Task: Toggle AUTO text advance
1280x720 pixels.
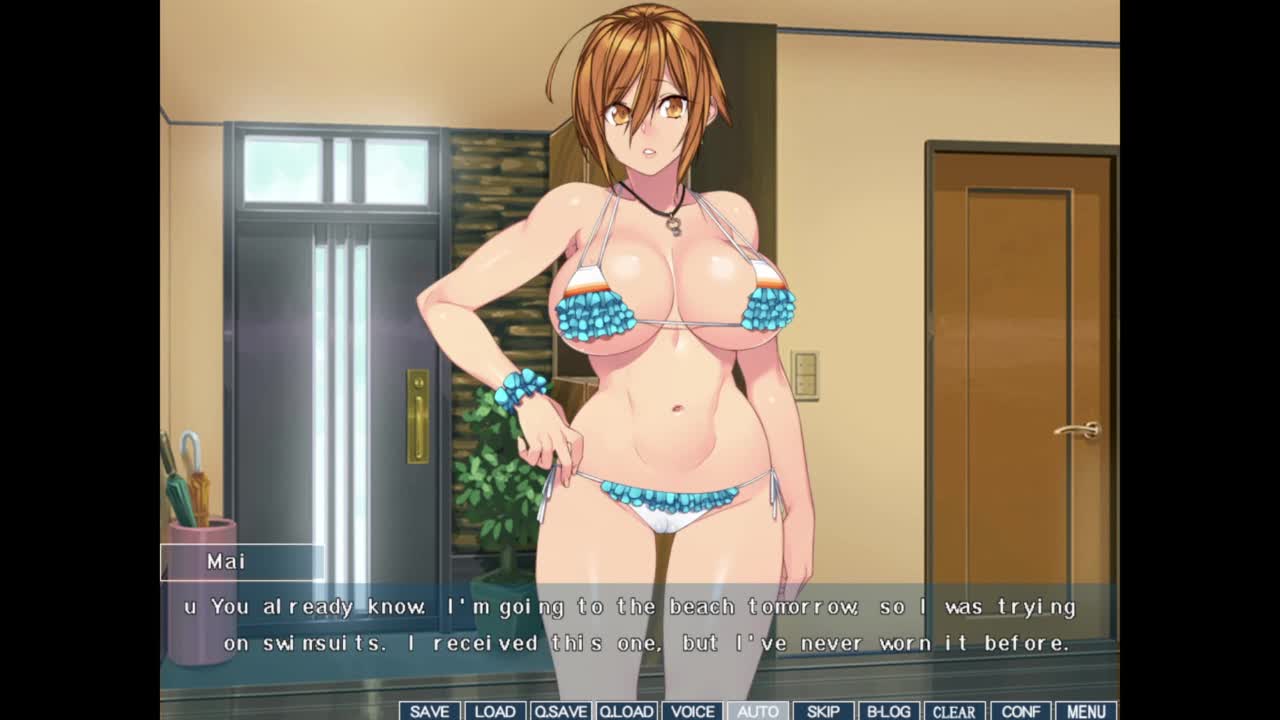Action: 757,711
